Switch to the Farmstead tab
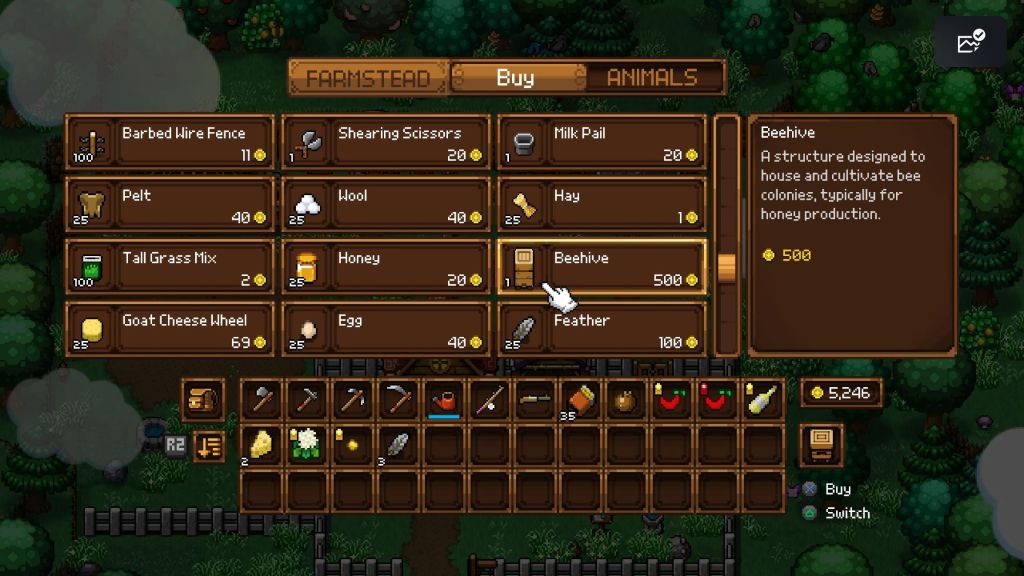Viewport: 1024px width, 576px height. (368, 78)
